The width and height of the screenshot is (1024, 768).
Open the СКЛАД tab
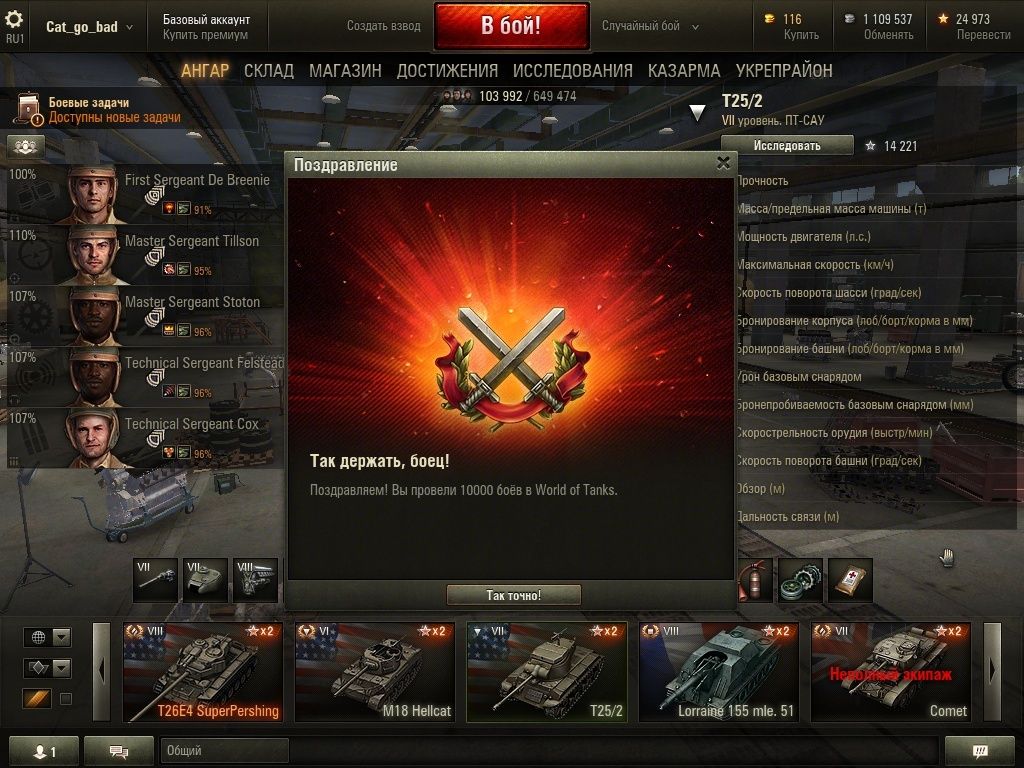[269, 71]
